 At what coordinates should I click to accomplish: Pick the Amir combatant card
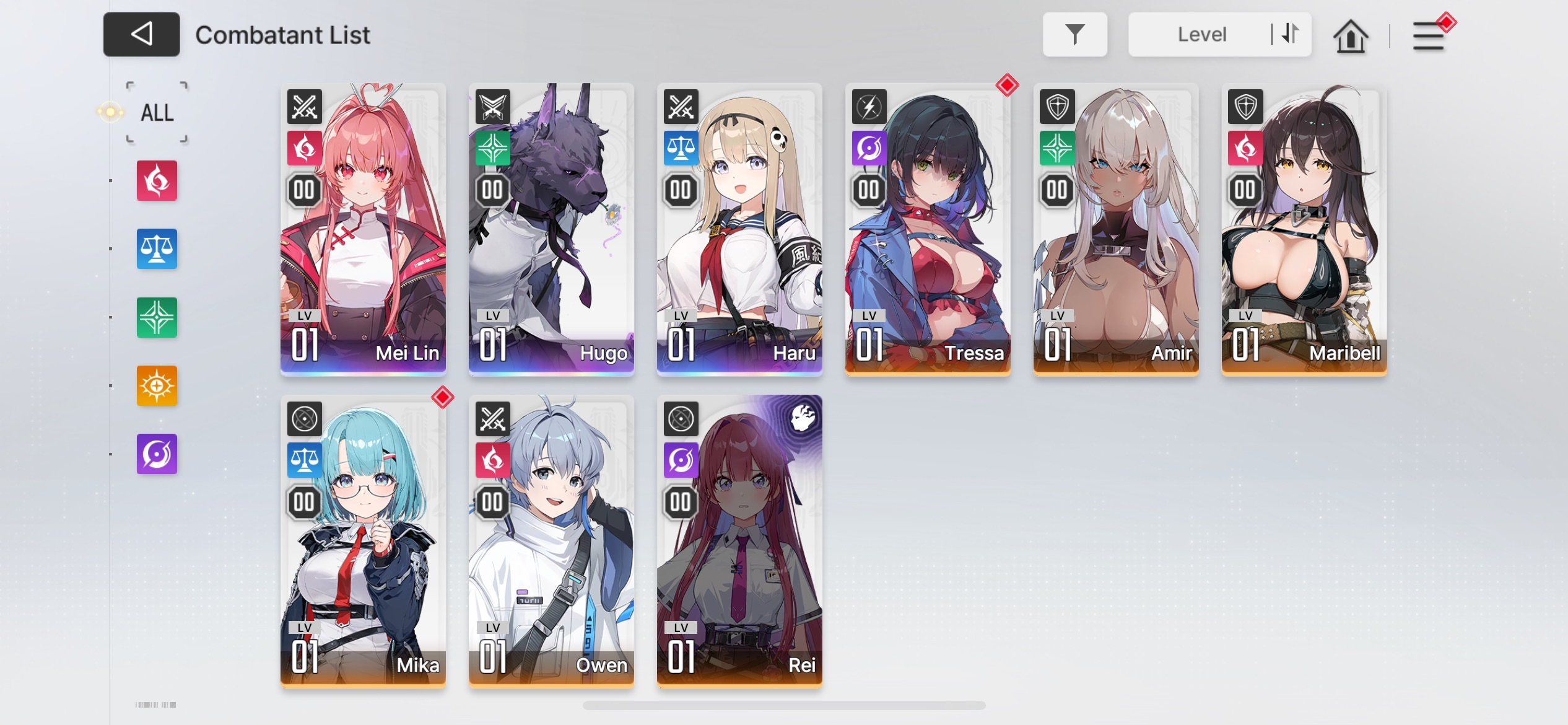click(x=1116, y=229)
